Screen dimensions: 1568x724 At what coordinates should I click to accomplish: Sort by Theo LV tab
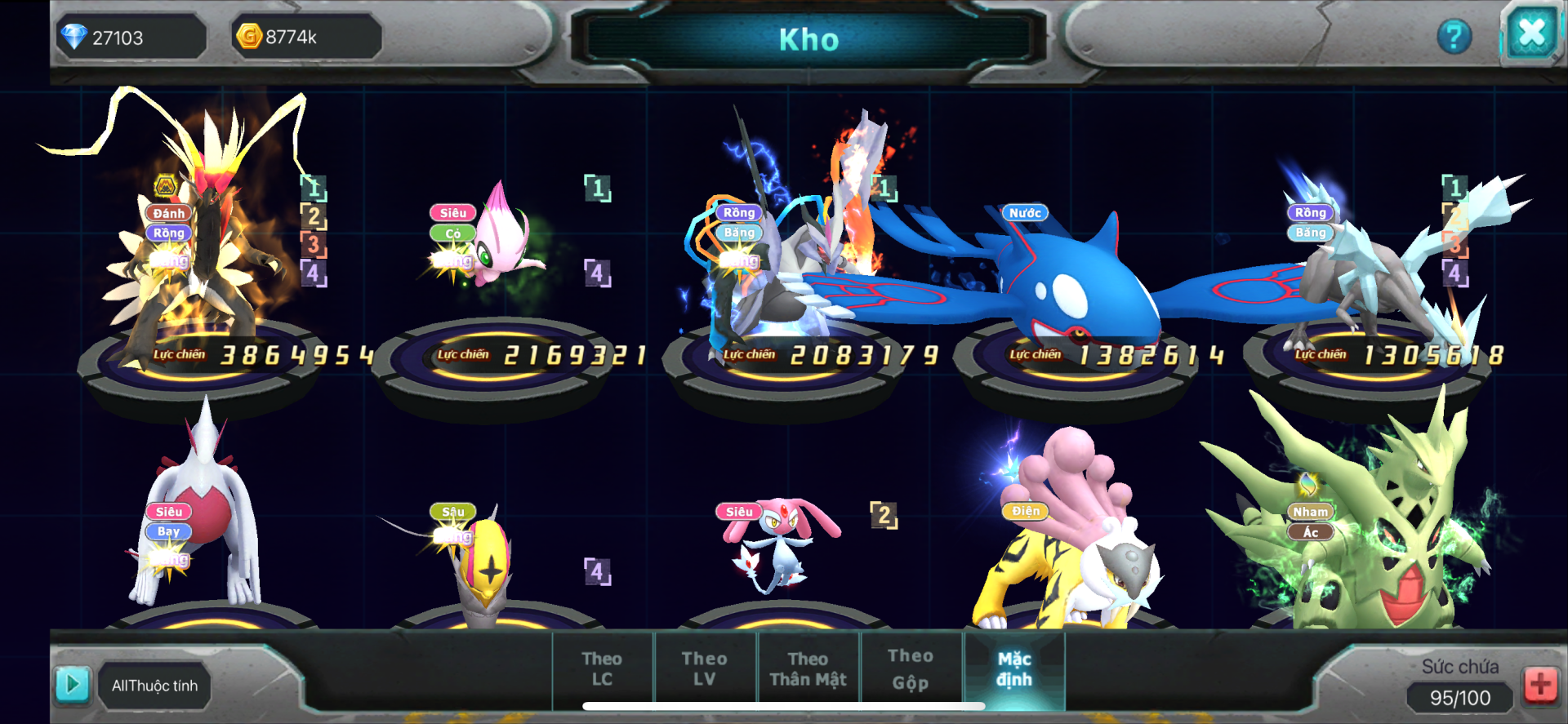[x=704, y=668]
